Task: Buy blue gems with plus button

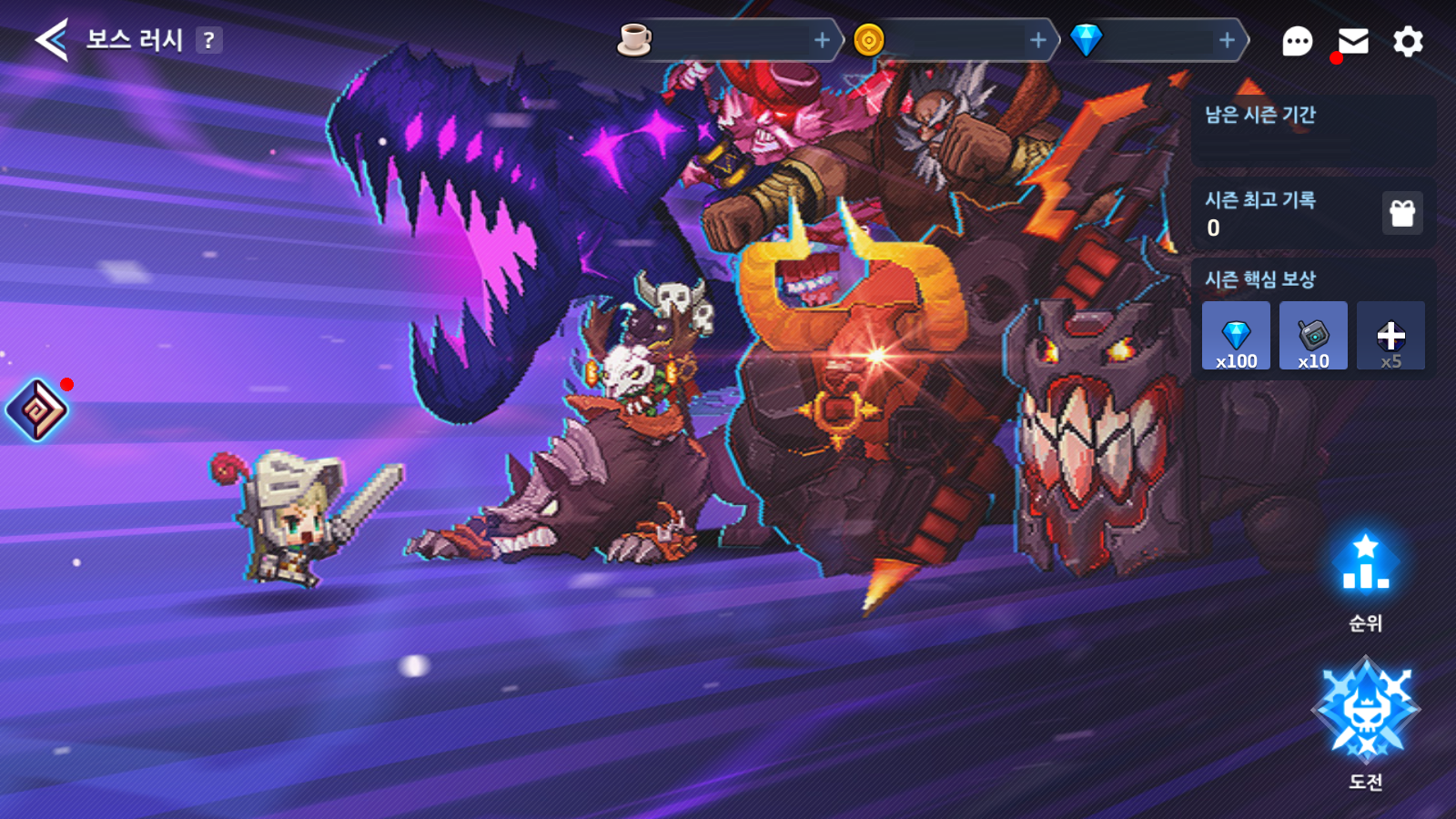Action: [x=1227, y=40]
